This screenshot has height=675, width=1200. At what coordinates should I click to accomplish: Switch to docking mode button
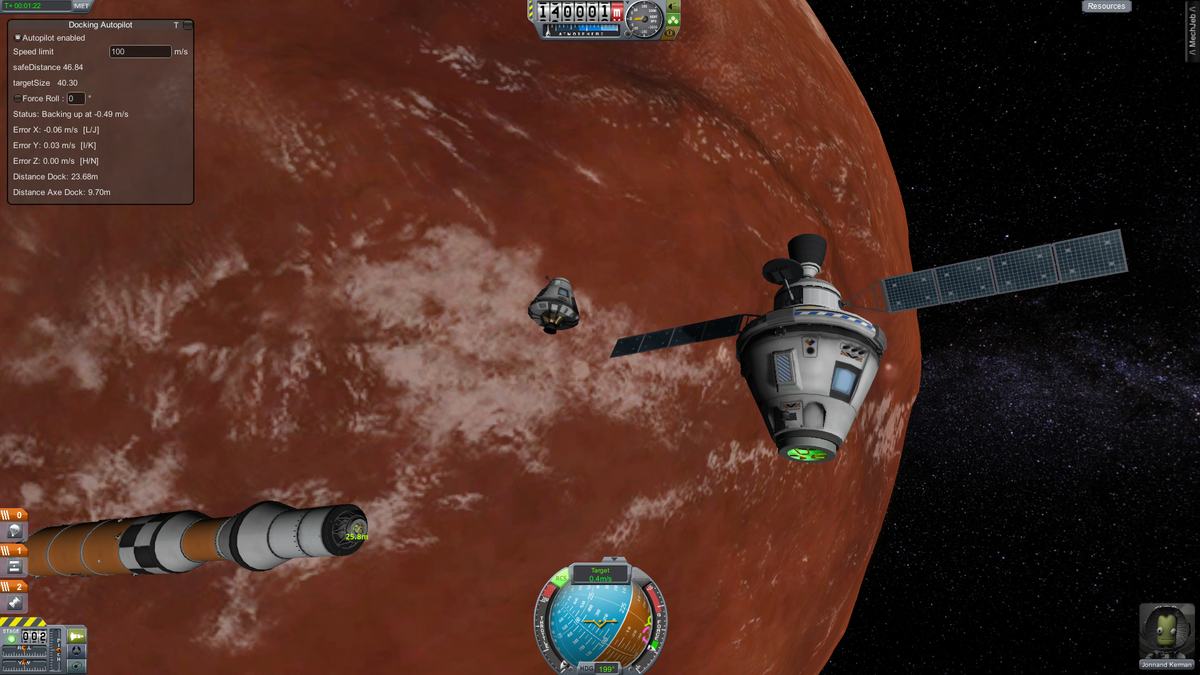click(x=77, y=651)
